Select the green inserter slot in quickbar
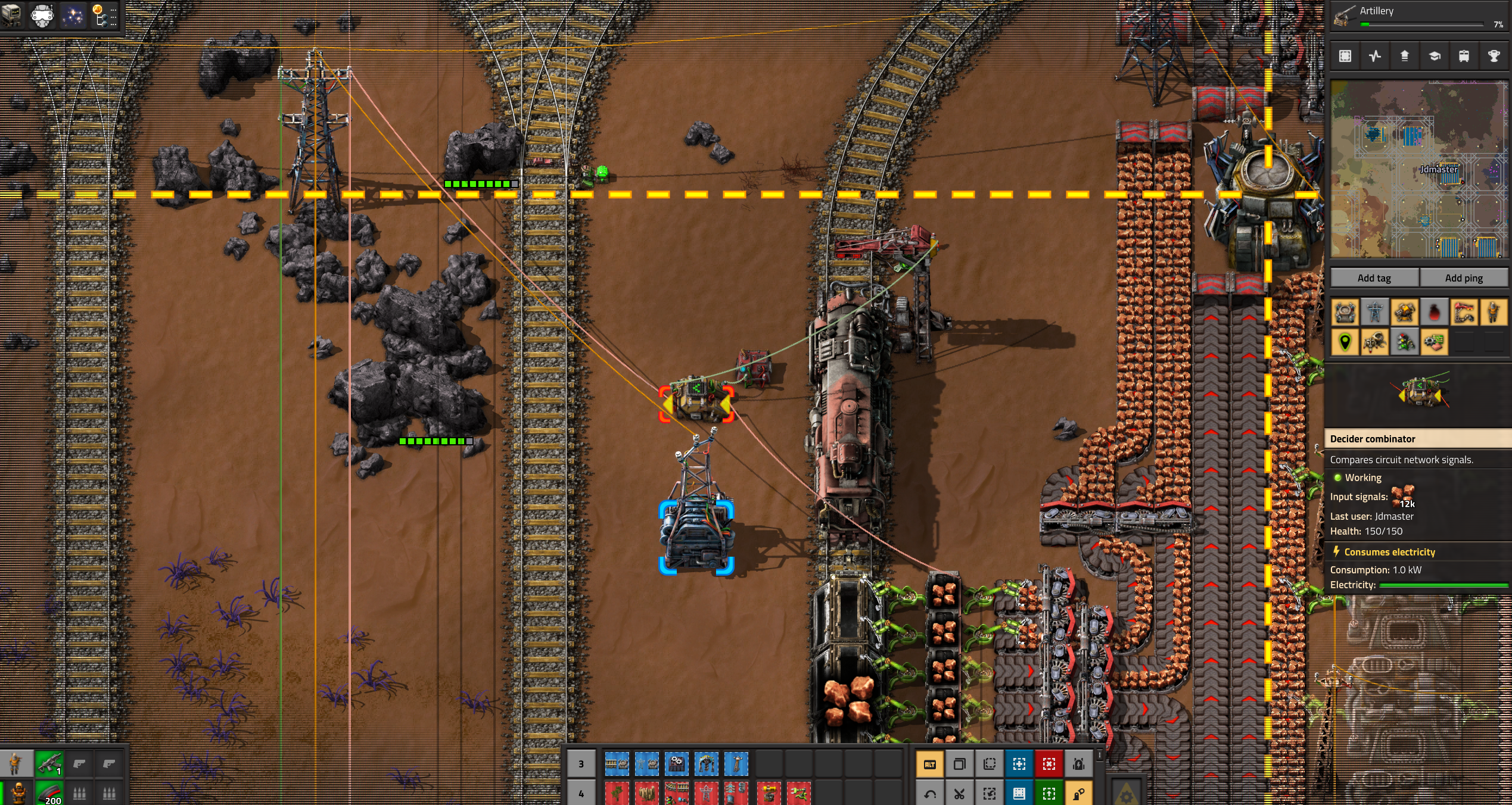The image size is (1512, 805). pyautogui.click(x=798, y=794)
